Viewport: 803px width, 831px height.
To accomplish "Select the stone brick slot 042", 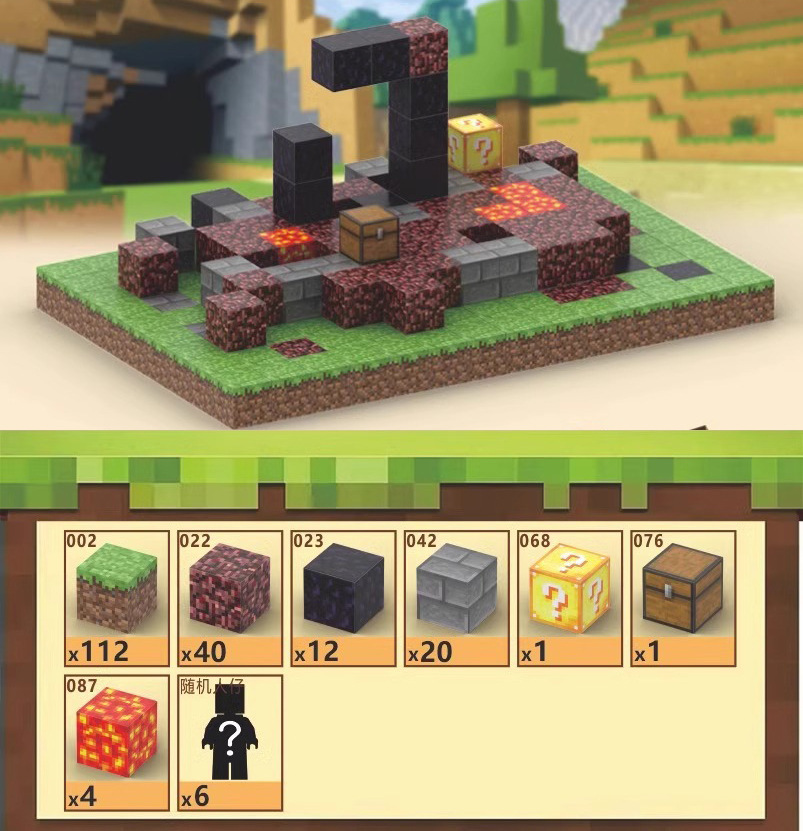I will (456, 598).
